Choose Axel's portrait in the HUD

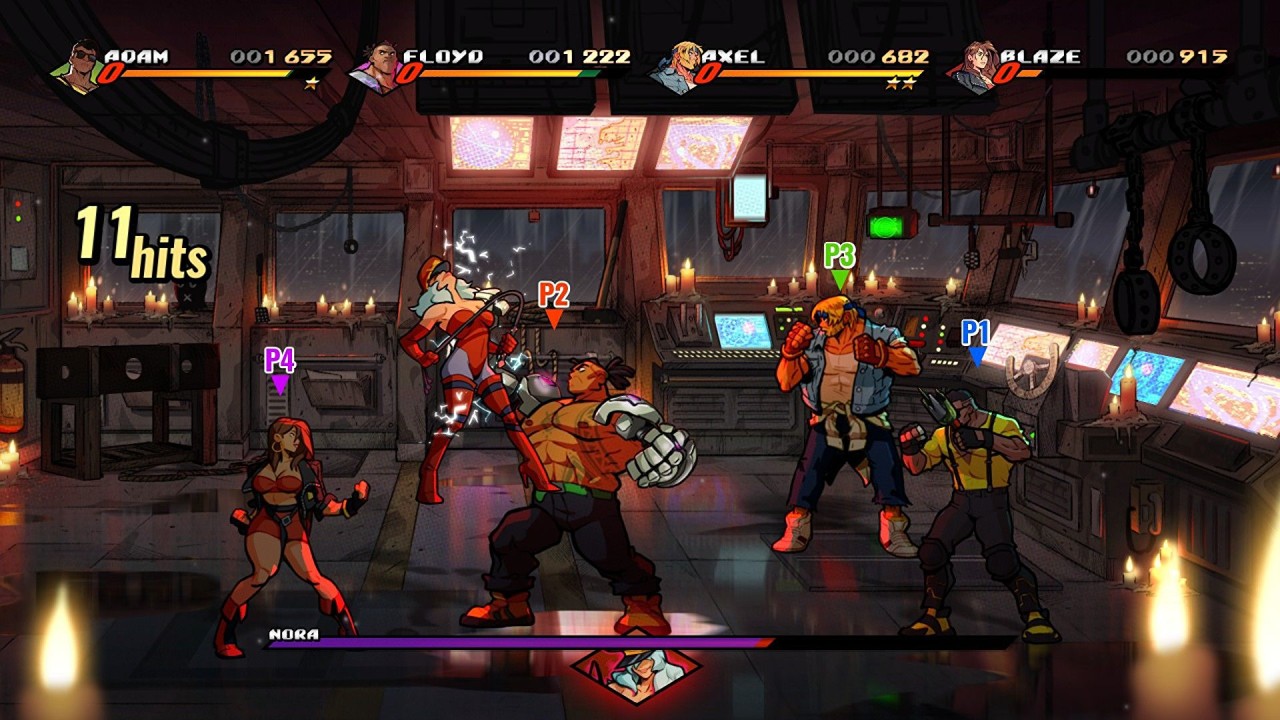676,66
